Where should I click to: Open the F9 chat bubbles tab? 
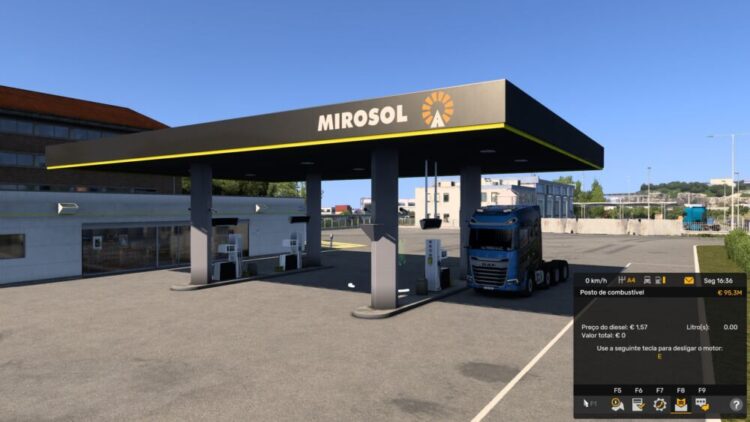[702, 404]
